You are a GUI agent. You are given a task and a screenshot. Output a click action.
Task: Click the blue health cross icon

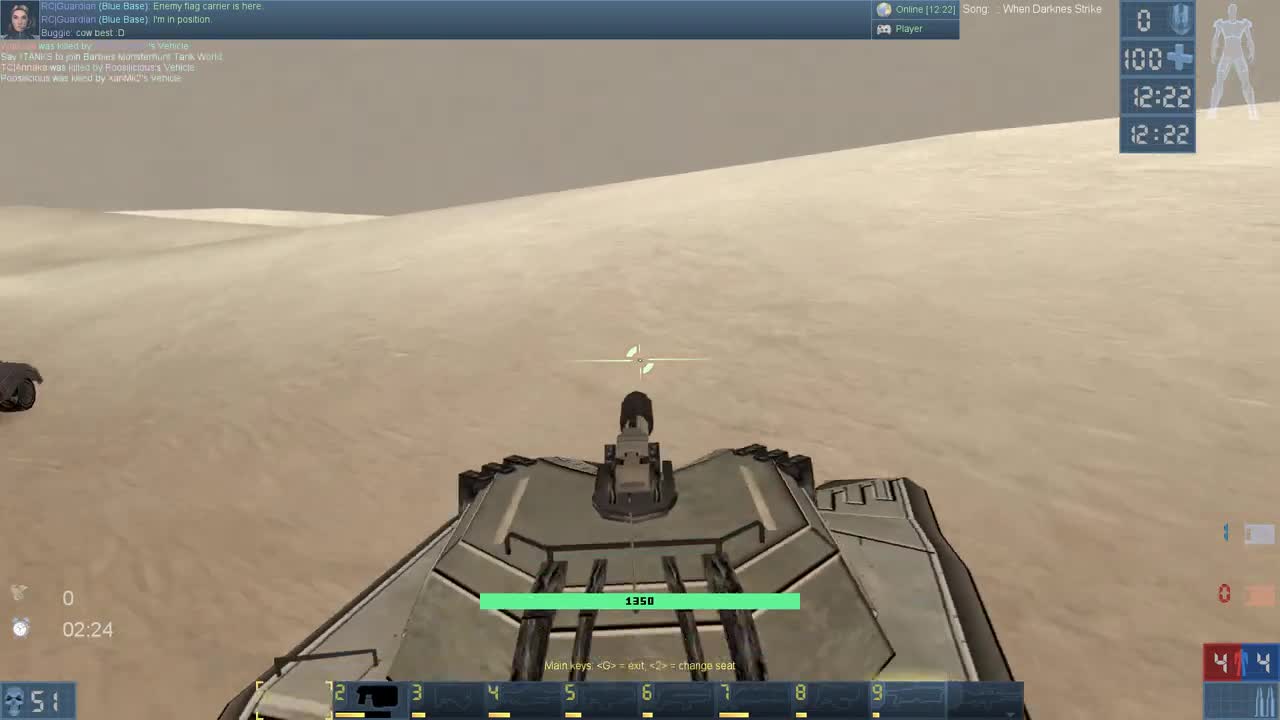[x=1180, y=59]
